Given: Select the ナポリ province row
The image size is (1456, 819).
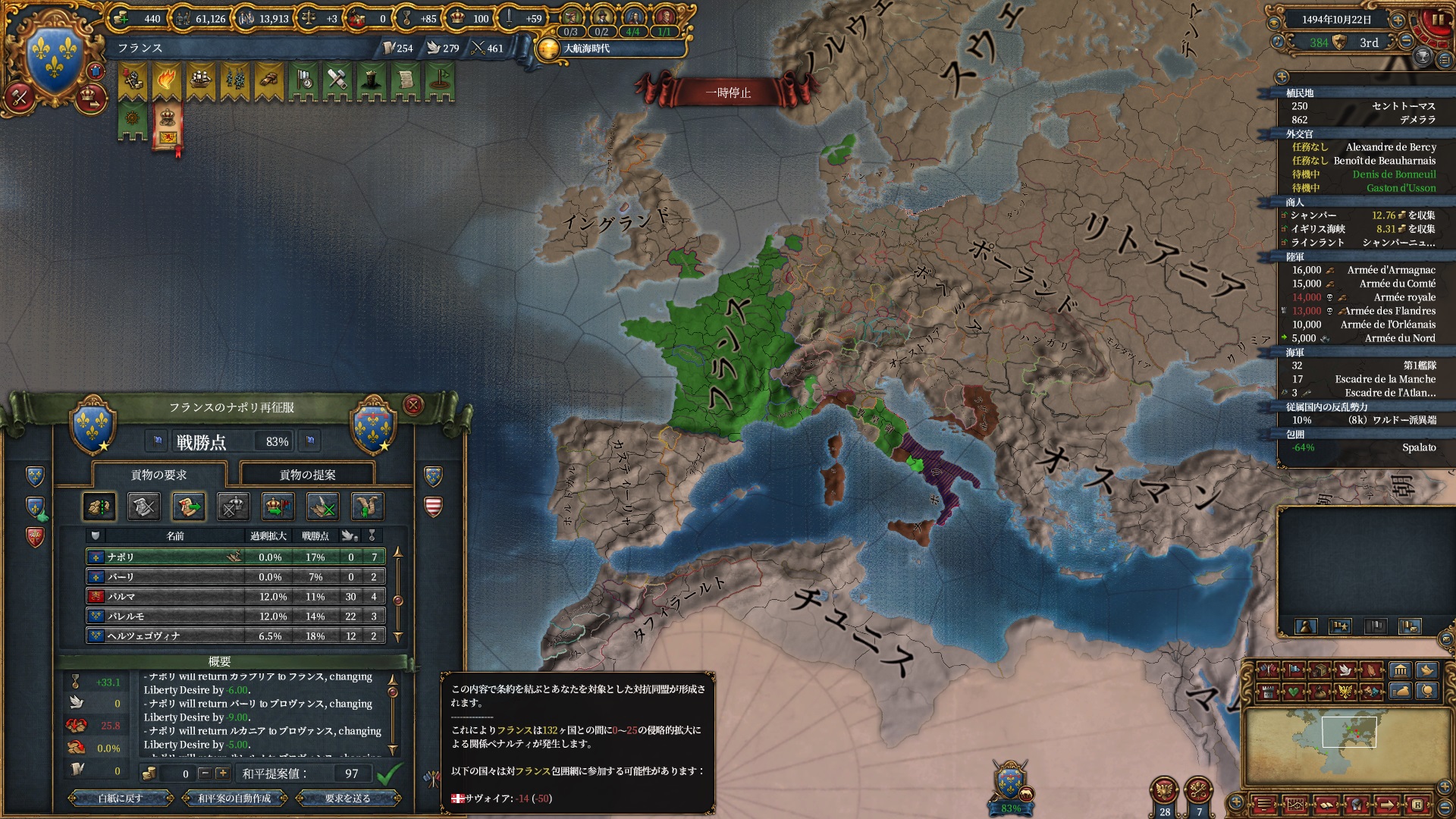Looking at the screenshot, I should [235, 557].
